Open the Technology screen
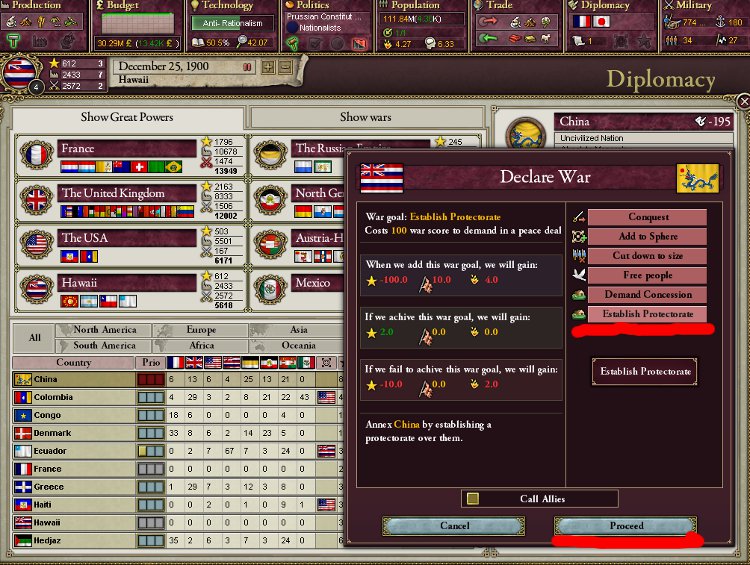Screen dimensions: 750x565 tap(228, 6)
